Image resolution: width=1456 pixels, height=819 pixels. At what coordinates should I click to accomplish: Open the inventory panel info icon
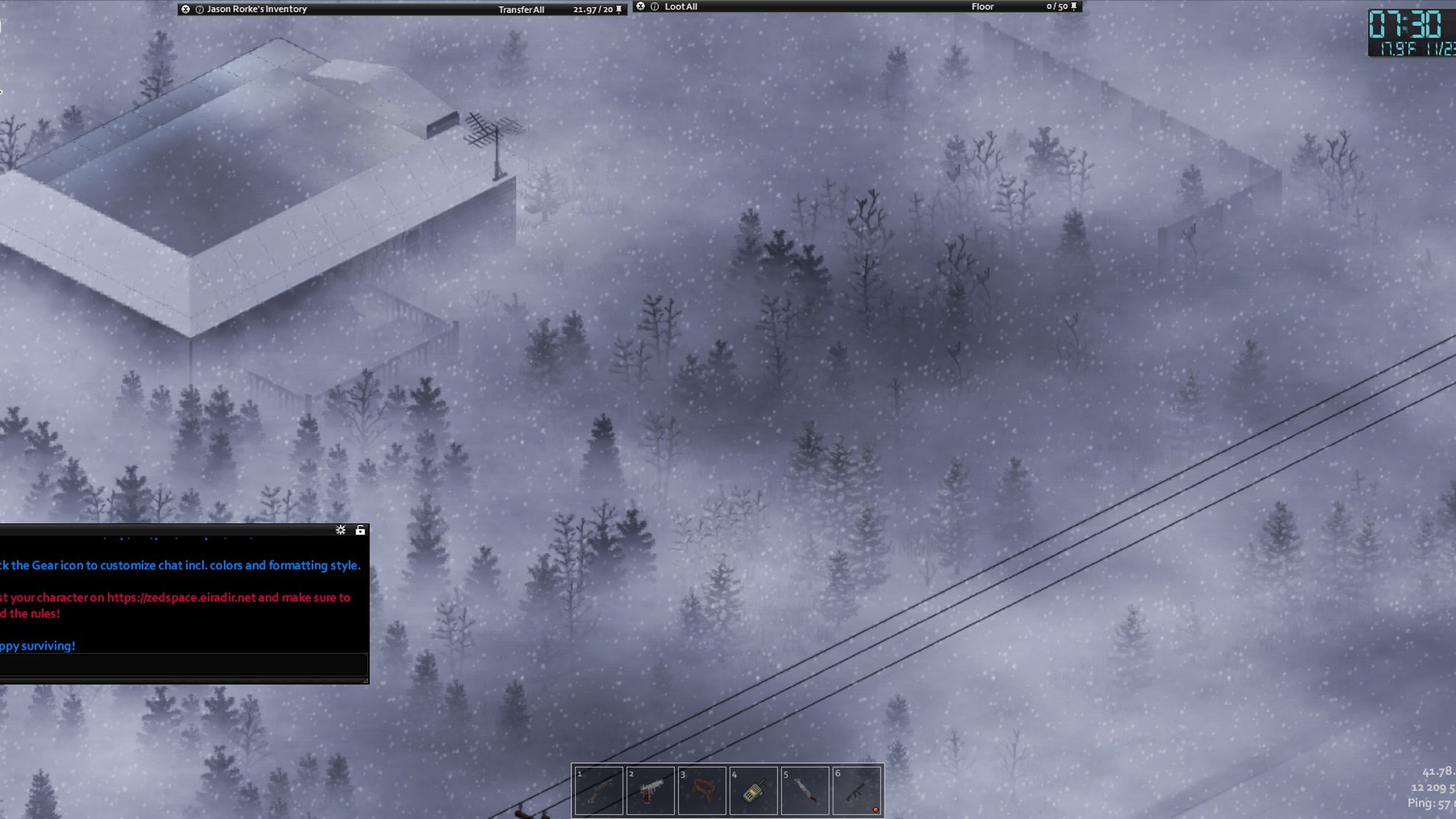click(x=200, y=9)
